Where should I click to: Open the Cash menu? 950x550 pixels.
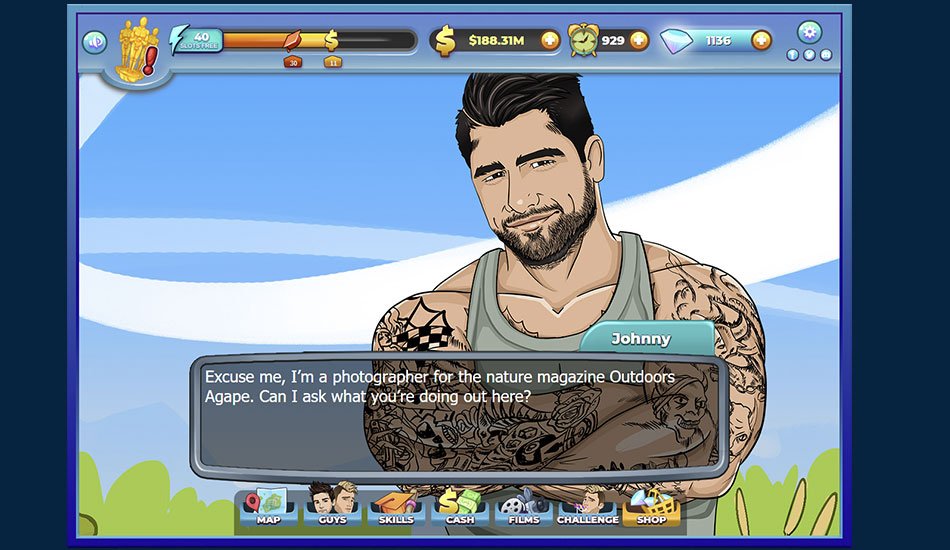coord(460,506)
